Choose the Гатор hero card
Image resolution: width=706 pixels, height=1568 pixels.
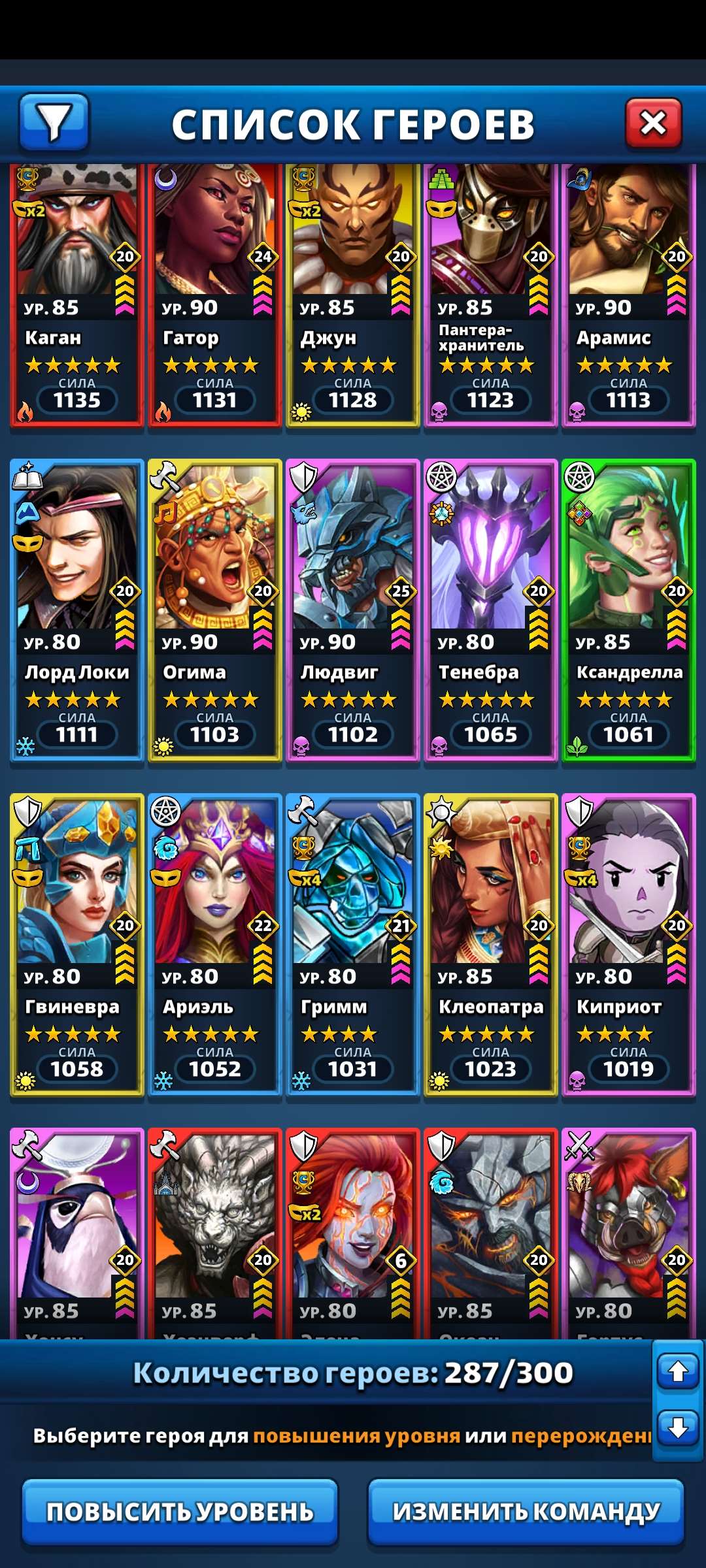215,294
